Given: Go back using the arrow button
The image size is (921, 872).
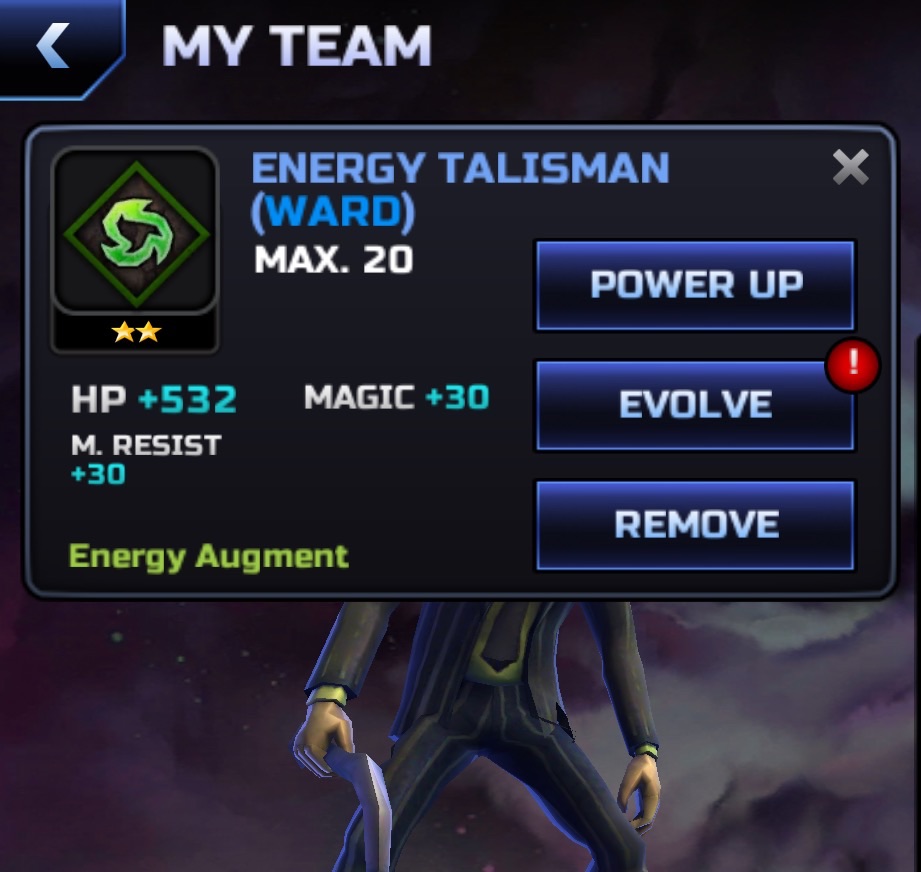Looking at the screenshot, I should tap(54, 46).
